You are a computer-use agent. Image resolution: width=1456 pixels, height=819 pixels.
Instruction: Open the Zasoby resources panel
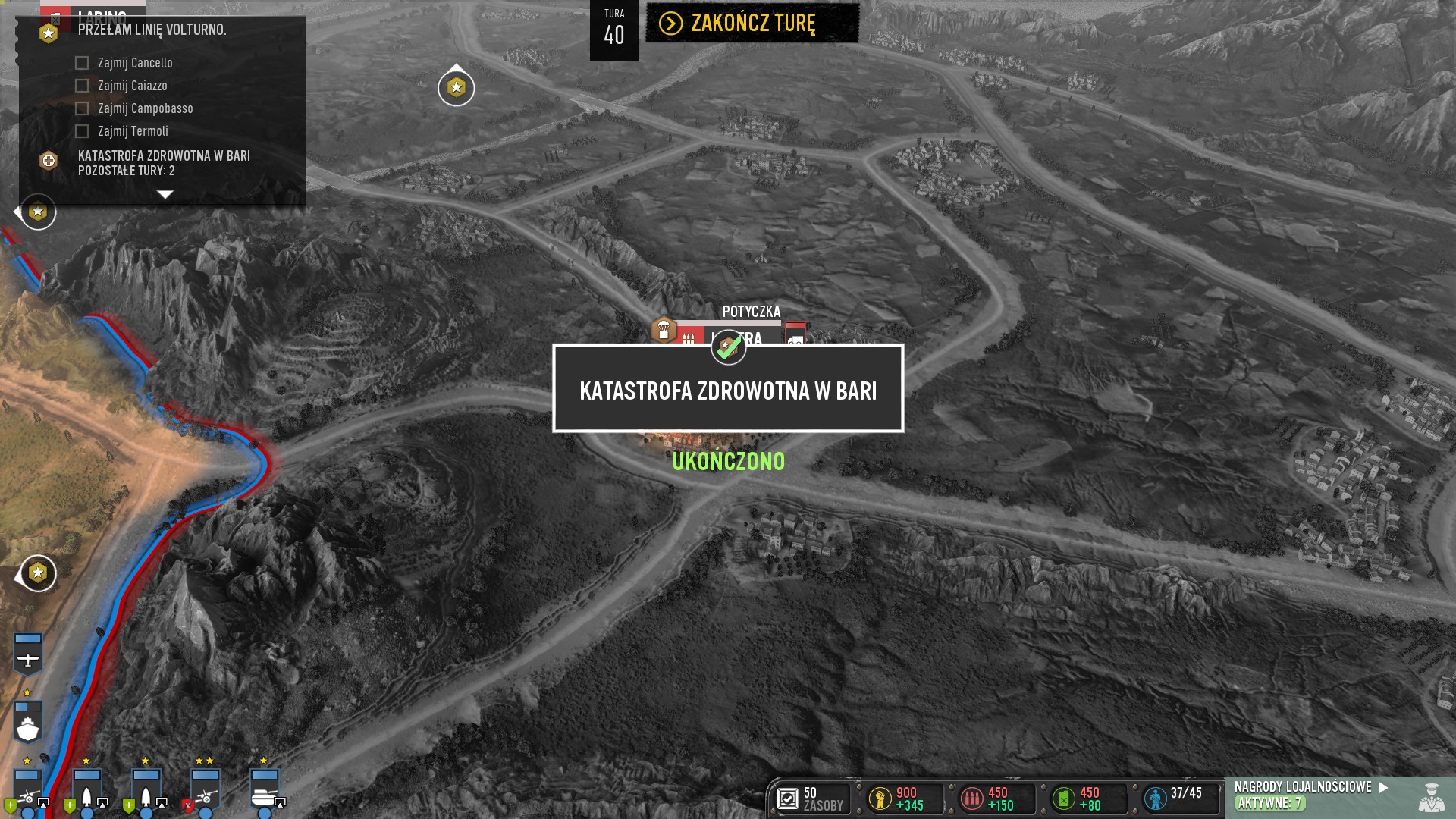811,799
